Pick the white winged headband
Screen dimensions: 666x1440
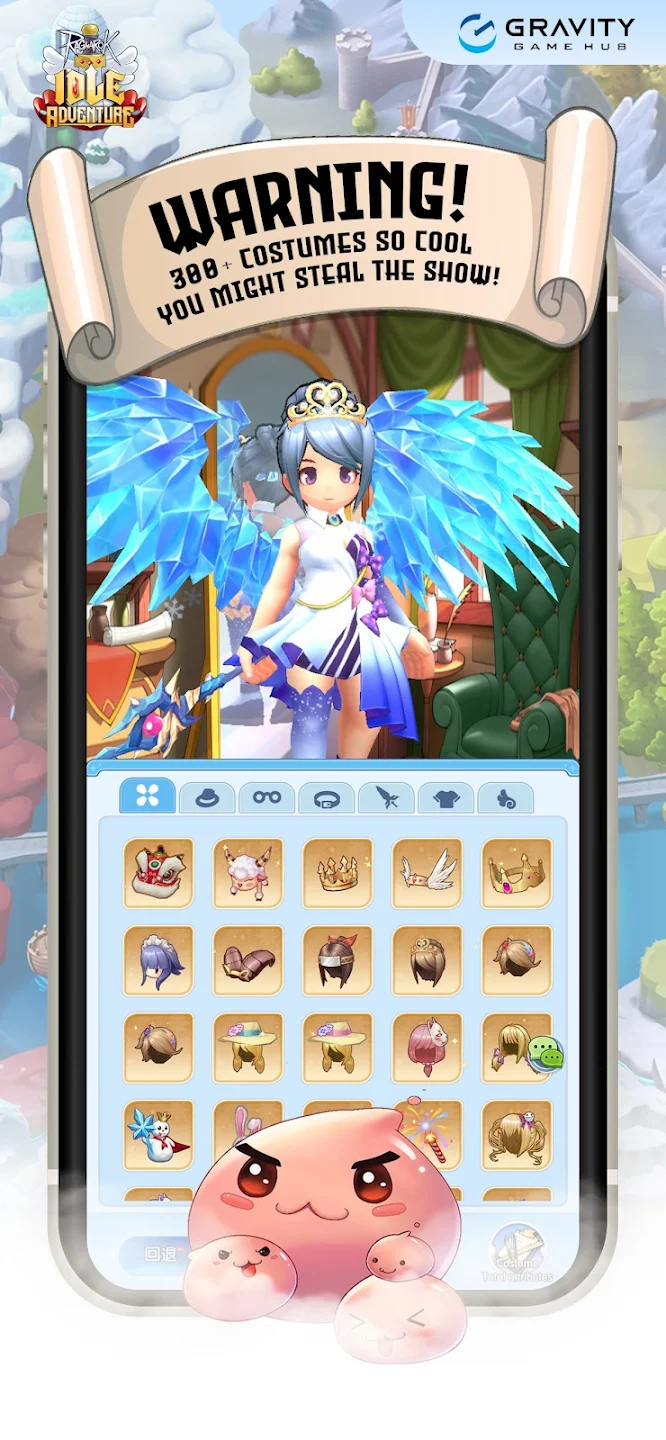427,873
